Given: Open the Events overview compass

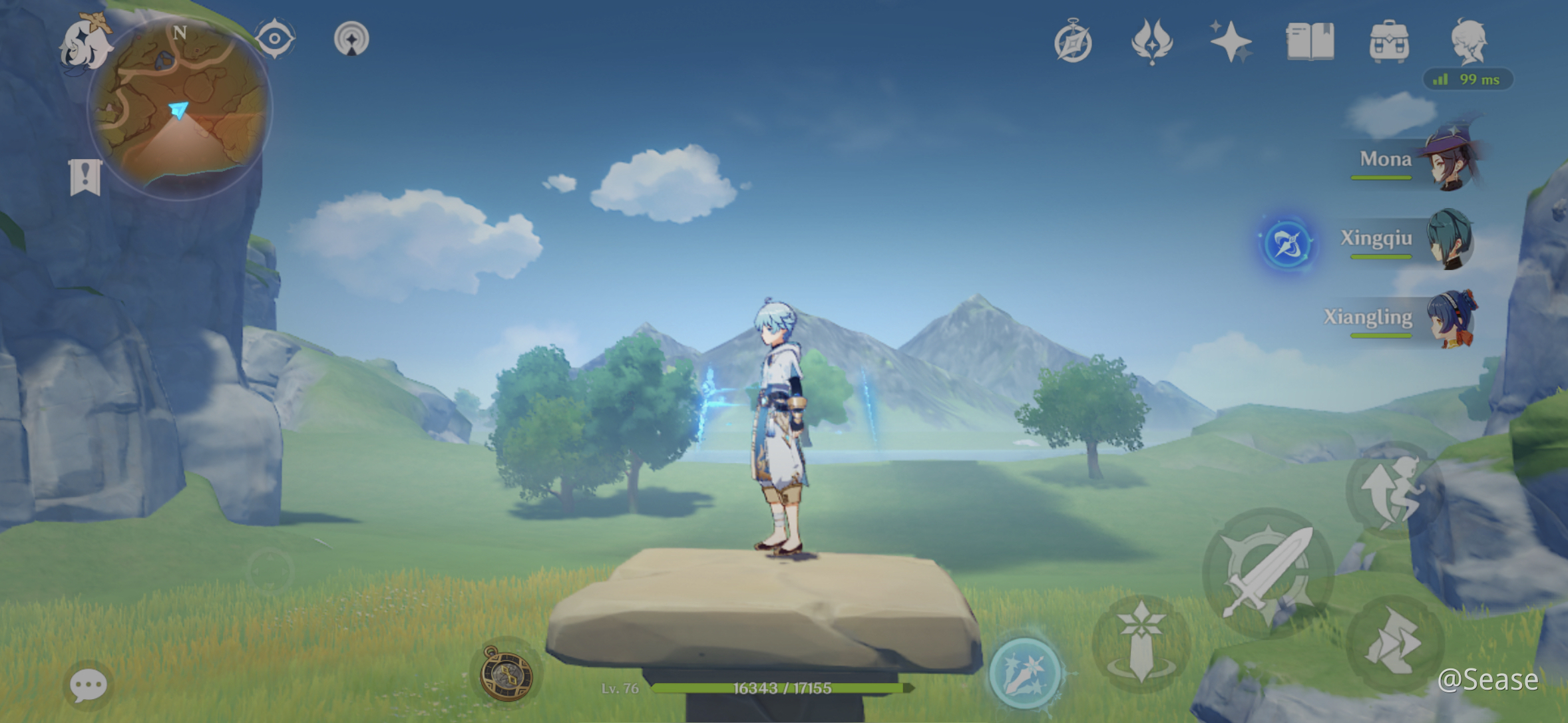Looking at the screenshot, I should [1074, 41].
